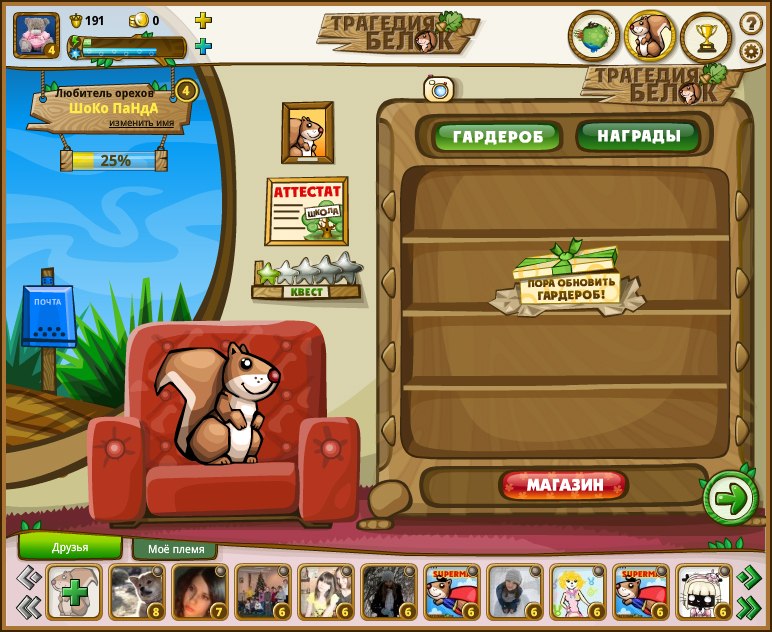The width and height of the screenshot is (772, 632).
Task: Open the Магазин shop
Action: tap(564, 486)
